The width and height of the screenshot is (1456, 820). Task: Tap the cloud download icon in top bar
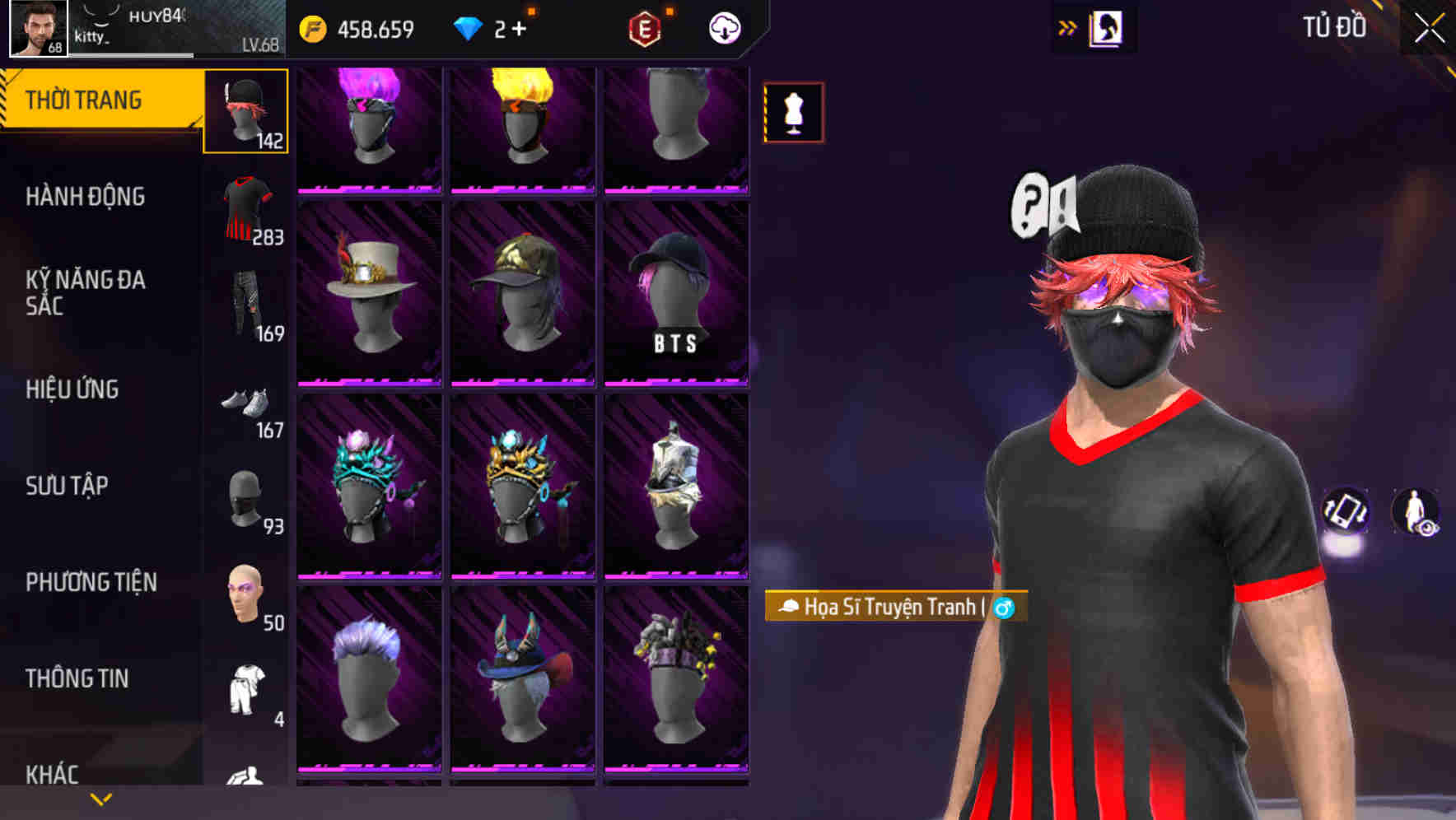pyautogui.click(x=723, y=27)
